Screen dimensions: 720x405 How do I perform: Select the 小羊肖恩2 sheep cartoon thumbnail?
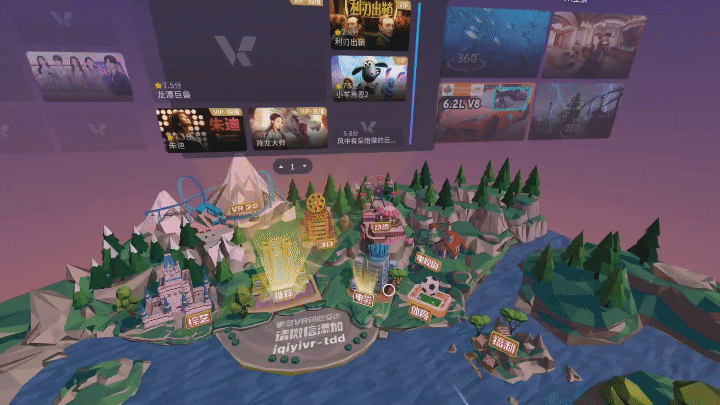[x=368, y=77]
